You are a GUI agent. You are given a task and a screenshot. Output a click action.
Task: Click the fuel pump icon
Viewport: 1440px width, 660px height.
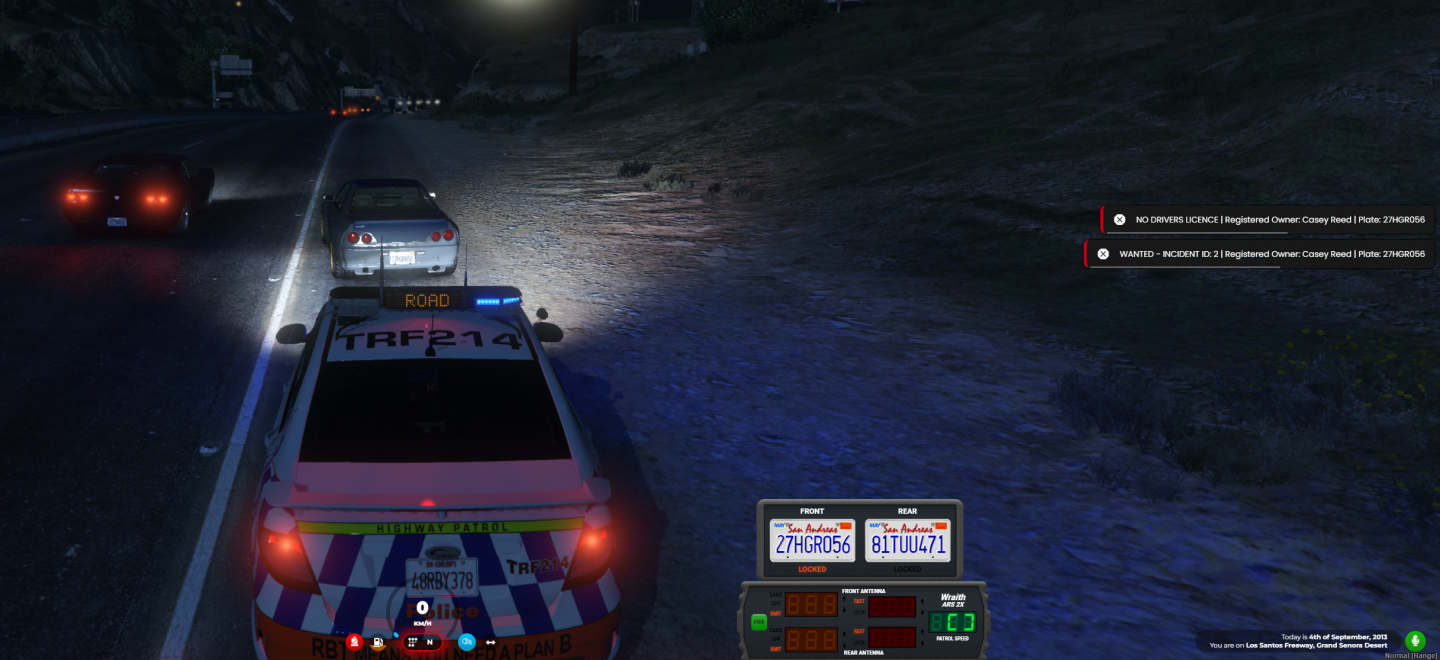pyautogui.click(x=379, y=642)
